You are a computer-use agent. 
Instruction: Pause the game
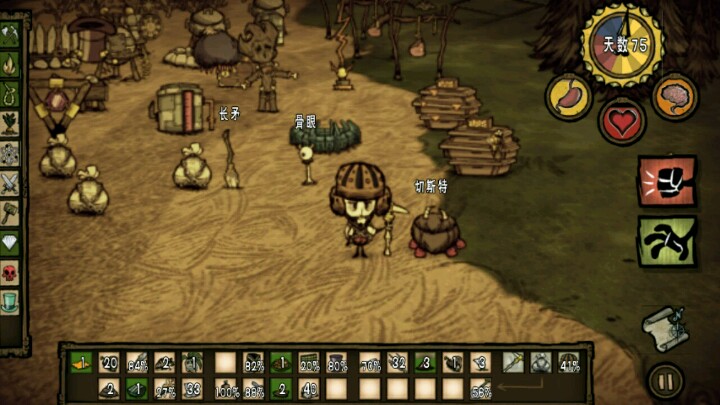pyautogui.click(x=664, y=380)
